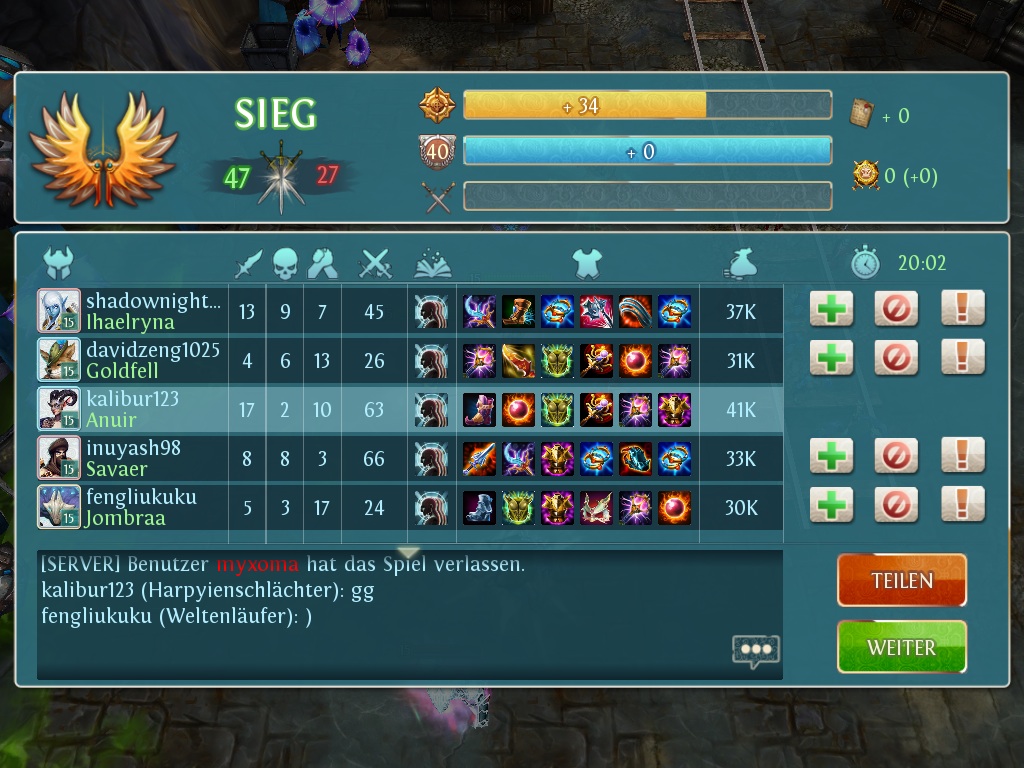Add davidzeng1025 as a friend
The image size is (1024, 768).
(831, 357)
